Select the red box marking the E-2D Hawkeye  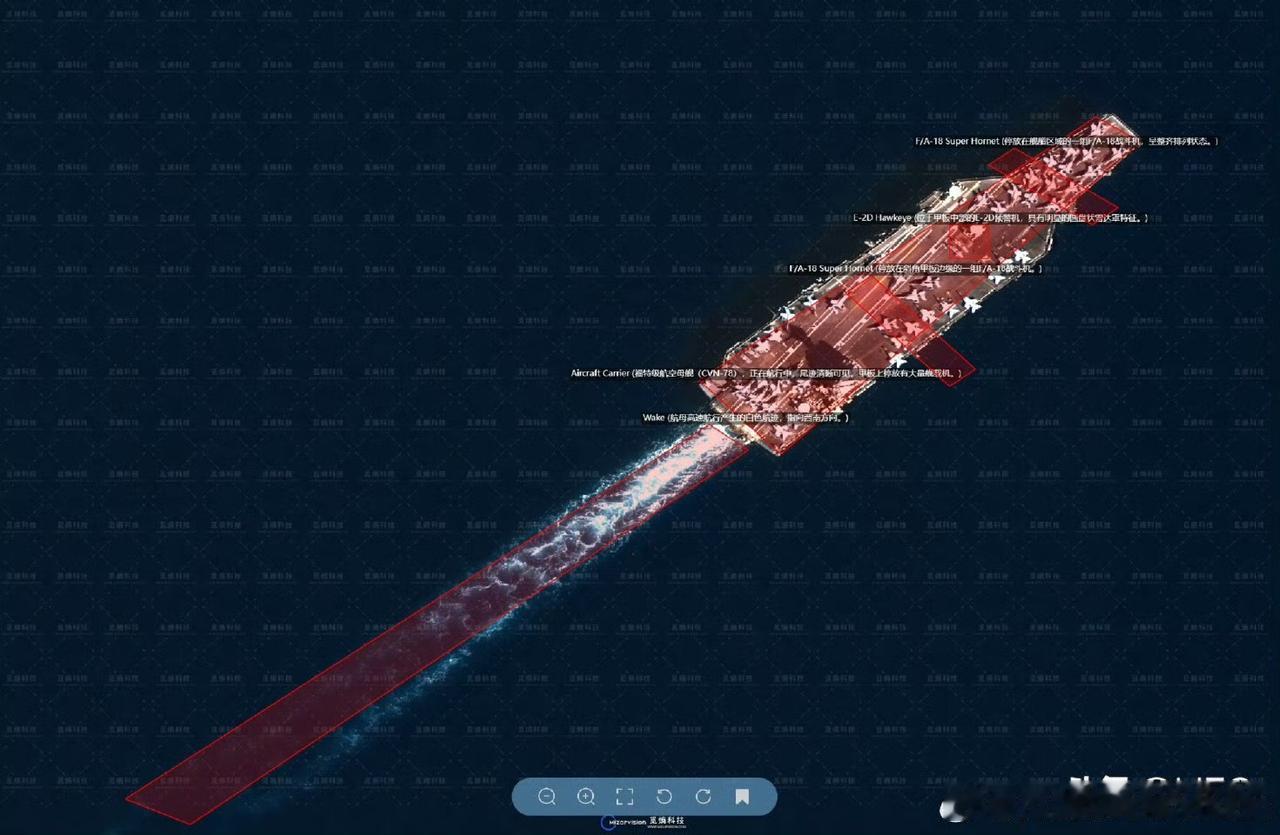(966, 240)
